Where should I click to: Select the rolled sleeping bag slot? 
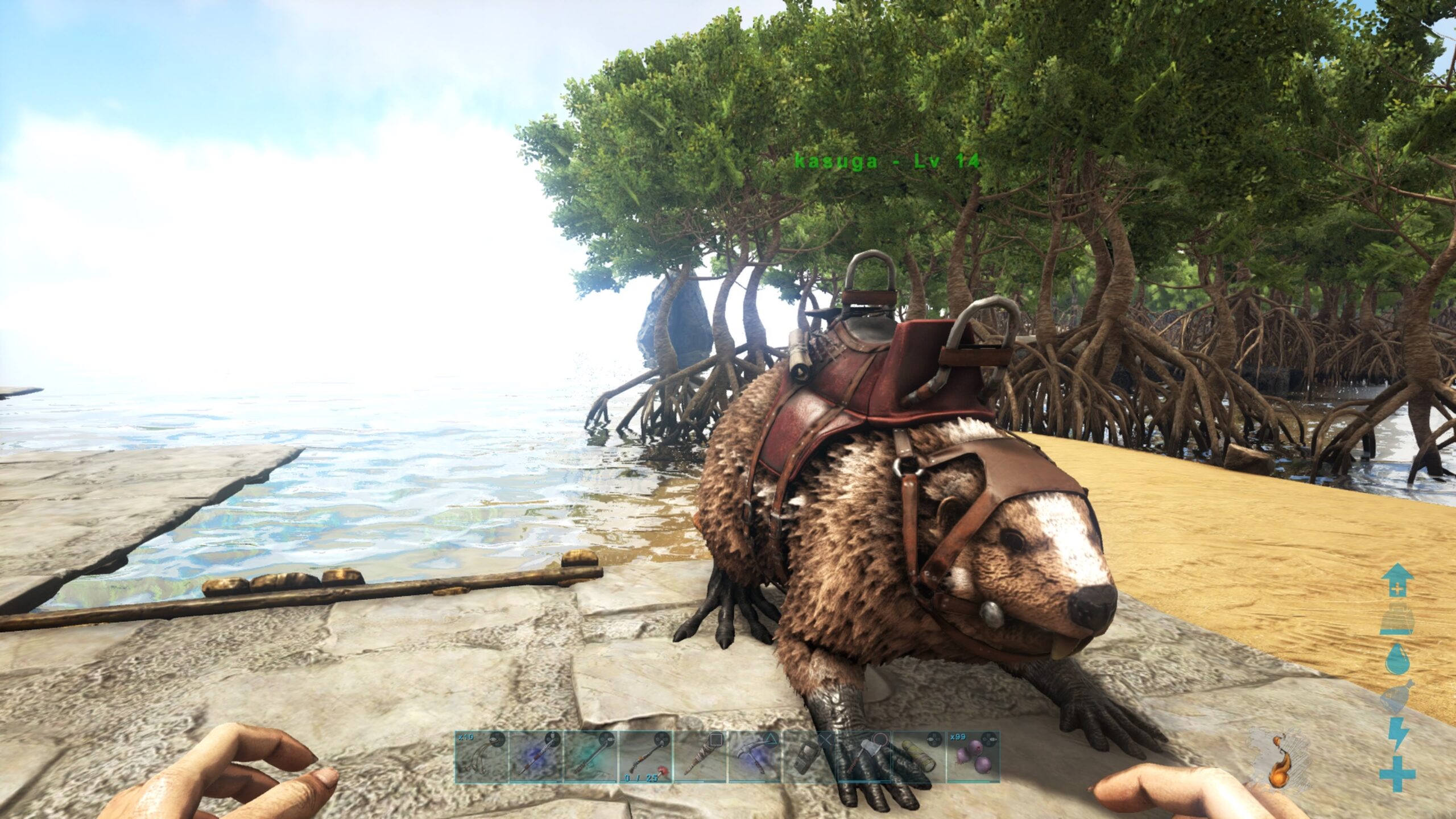point(918,756)
